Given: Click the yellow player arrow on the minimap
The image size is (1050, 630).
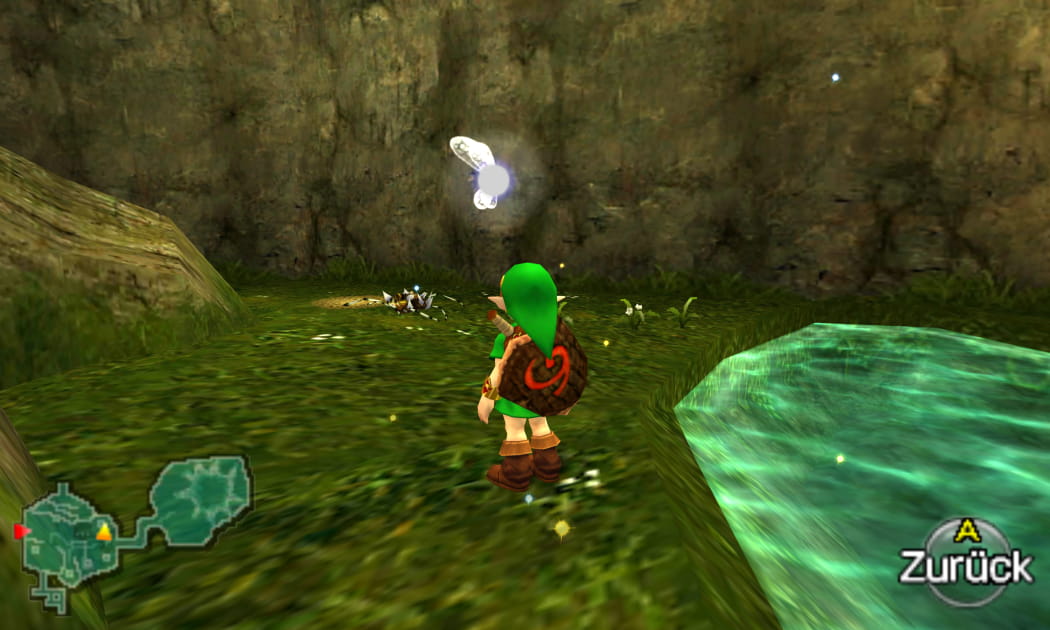Looking at the screenshot, I should pyautogui.click(x=104, y=532).
